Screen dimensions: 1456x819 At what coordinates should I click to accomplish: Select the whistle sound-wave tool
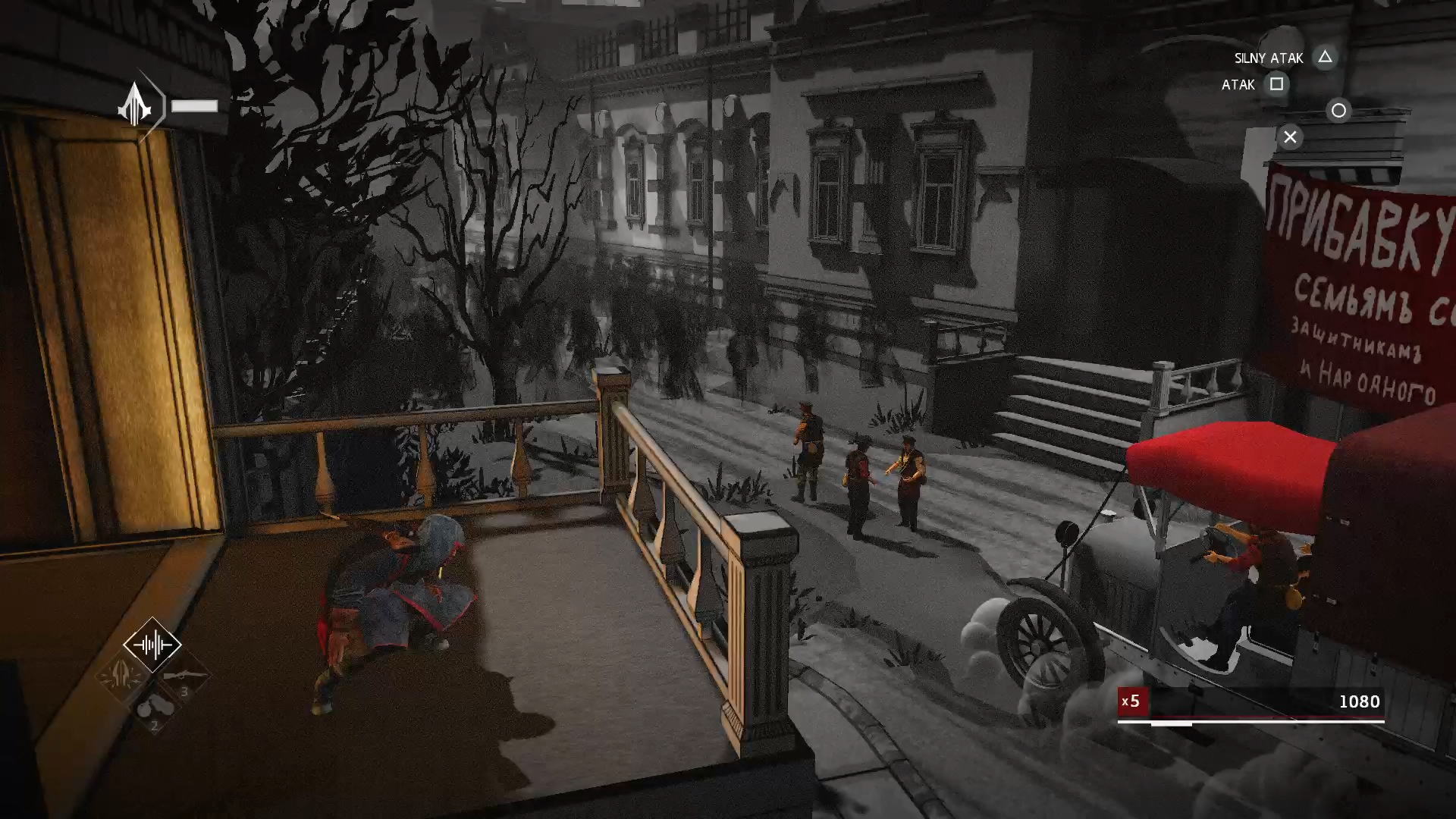point(152,645)
